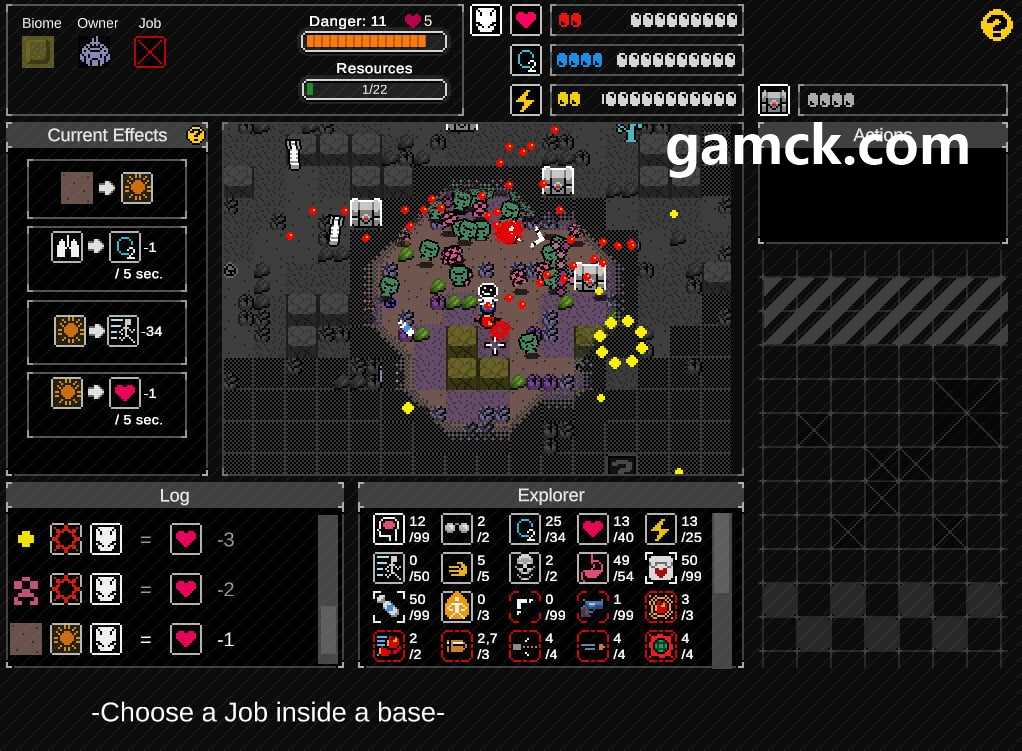
Task: Select the stomach hunger stat icon
Action: (592, 568)
